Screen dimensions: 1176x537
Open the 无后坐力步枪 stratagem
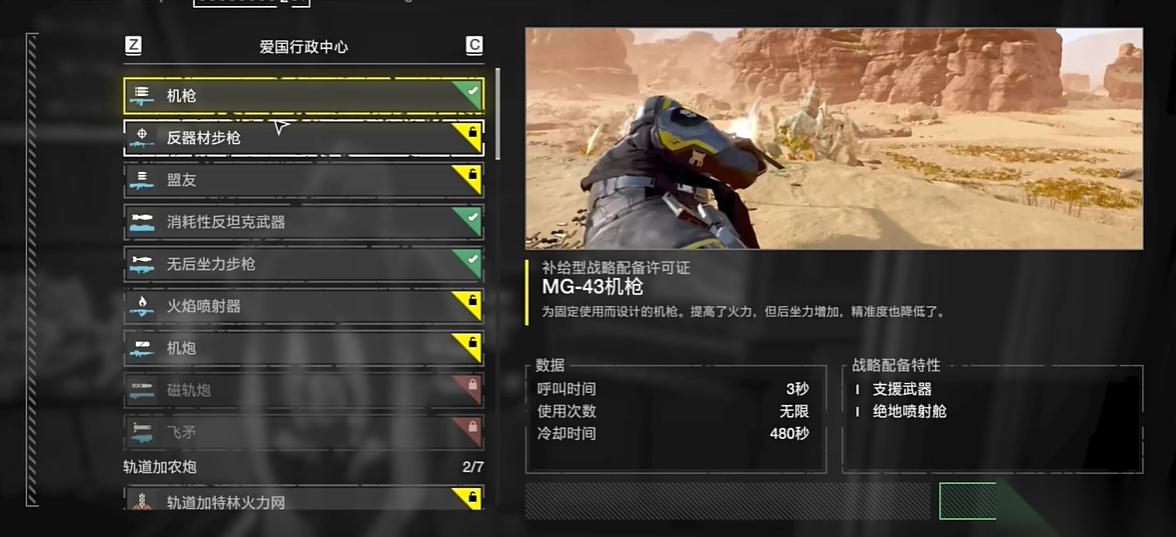point(303,264)
